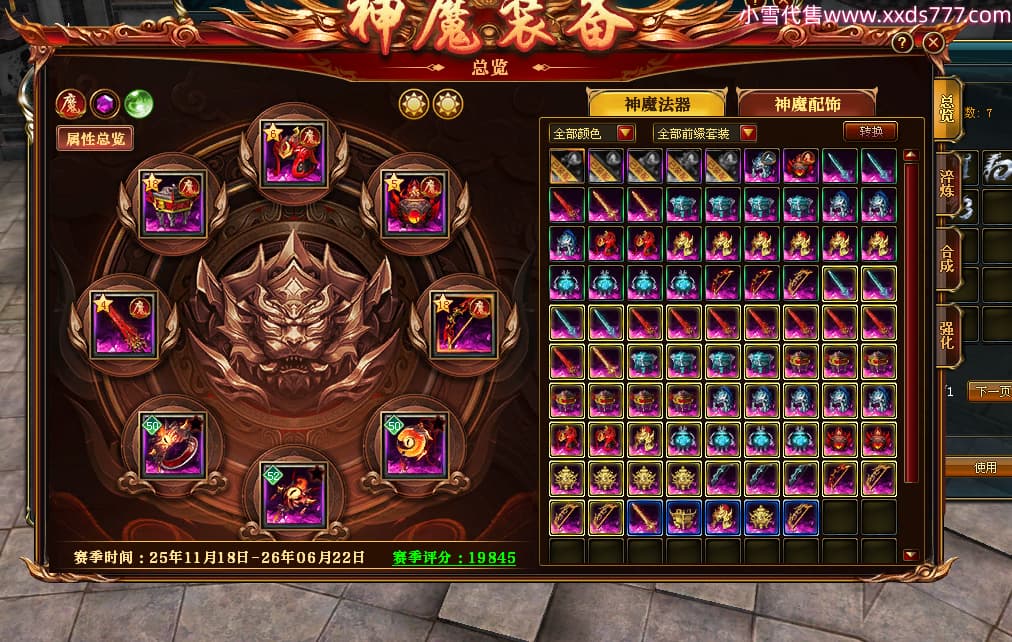Close the 神魔装备 window

(x=933, y=43)
